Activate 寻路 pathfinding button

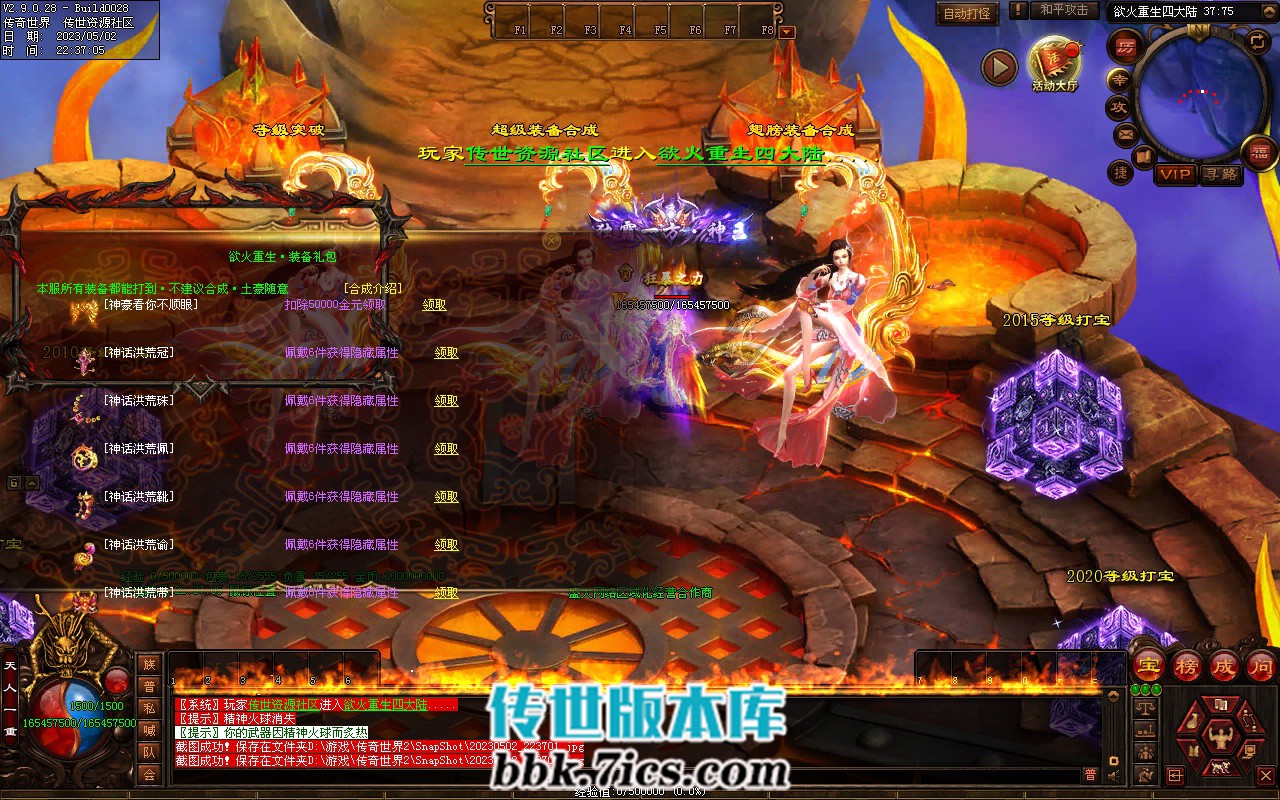pyautogui.click(x=1219, y=174)
